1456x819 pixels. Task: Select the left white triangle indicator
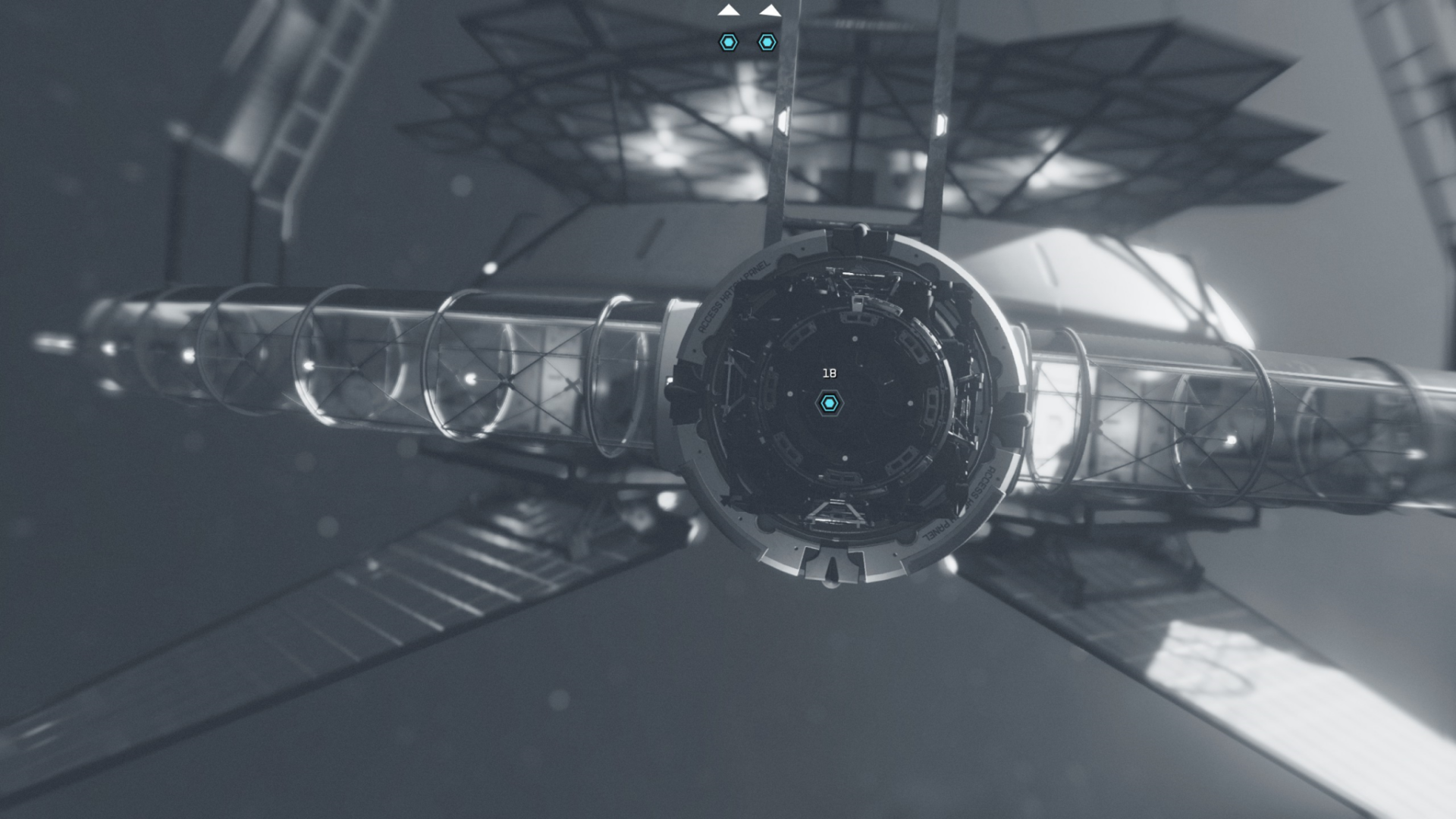pyautogui.click(x=727, y=12)
